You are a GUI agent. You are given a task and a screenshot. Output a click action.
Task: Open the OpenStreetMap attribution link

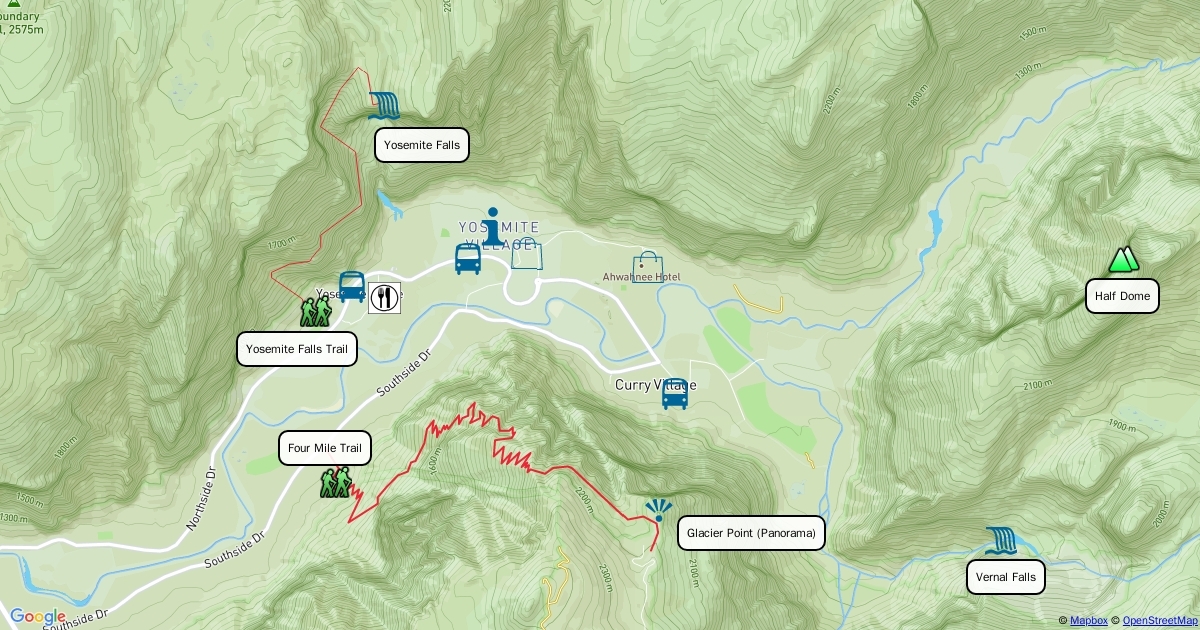pos(1159,621)
